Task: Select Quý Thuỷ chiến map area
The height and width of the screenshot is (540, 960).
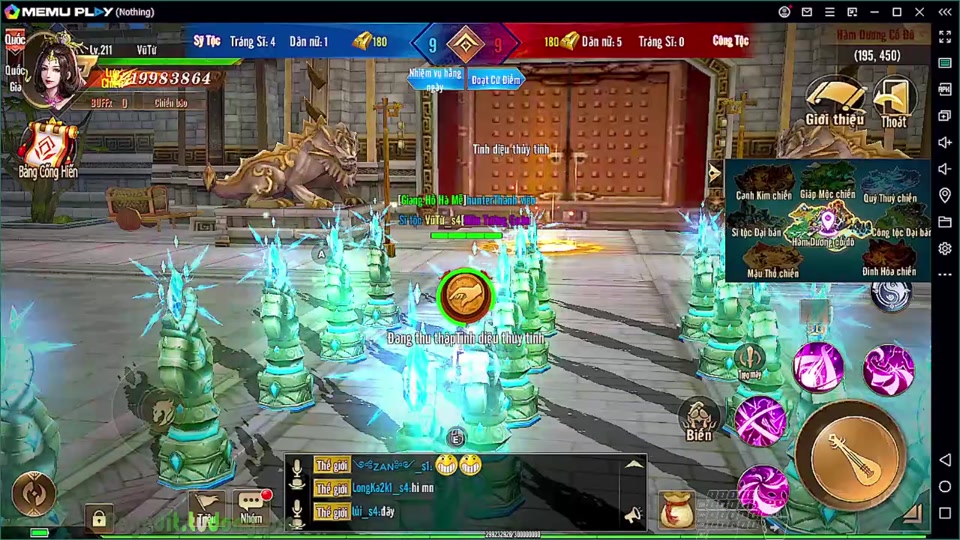Action: coord(890,188)
